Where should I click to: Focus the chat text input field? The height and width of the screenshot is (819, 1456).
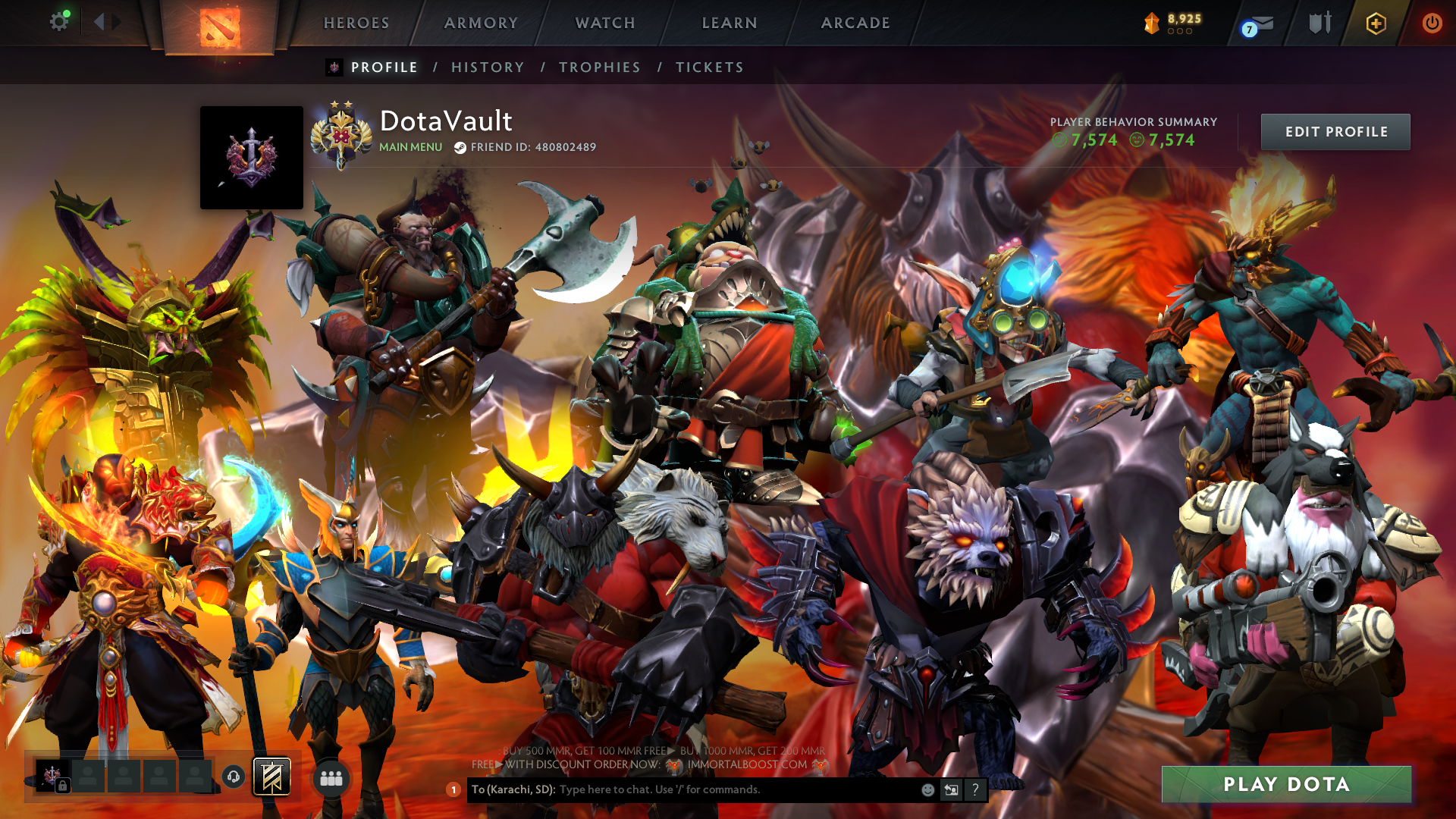click(736, 789)
